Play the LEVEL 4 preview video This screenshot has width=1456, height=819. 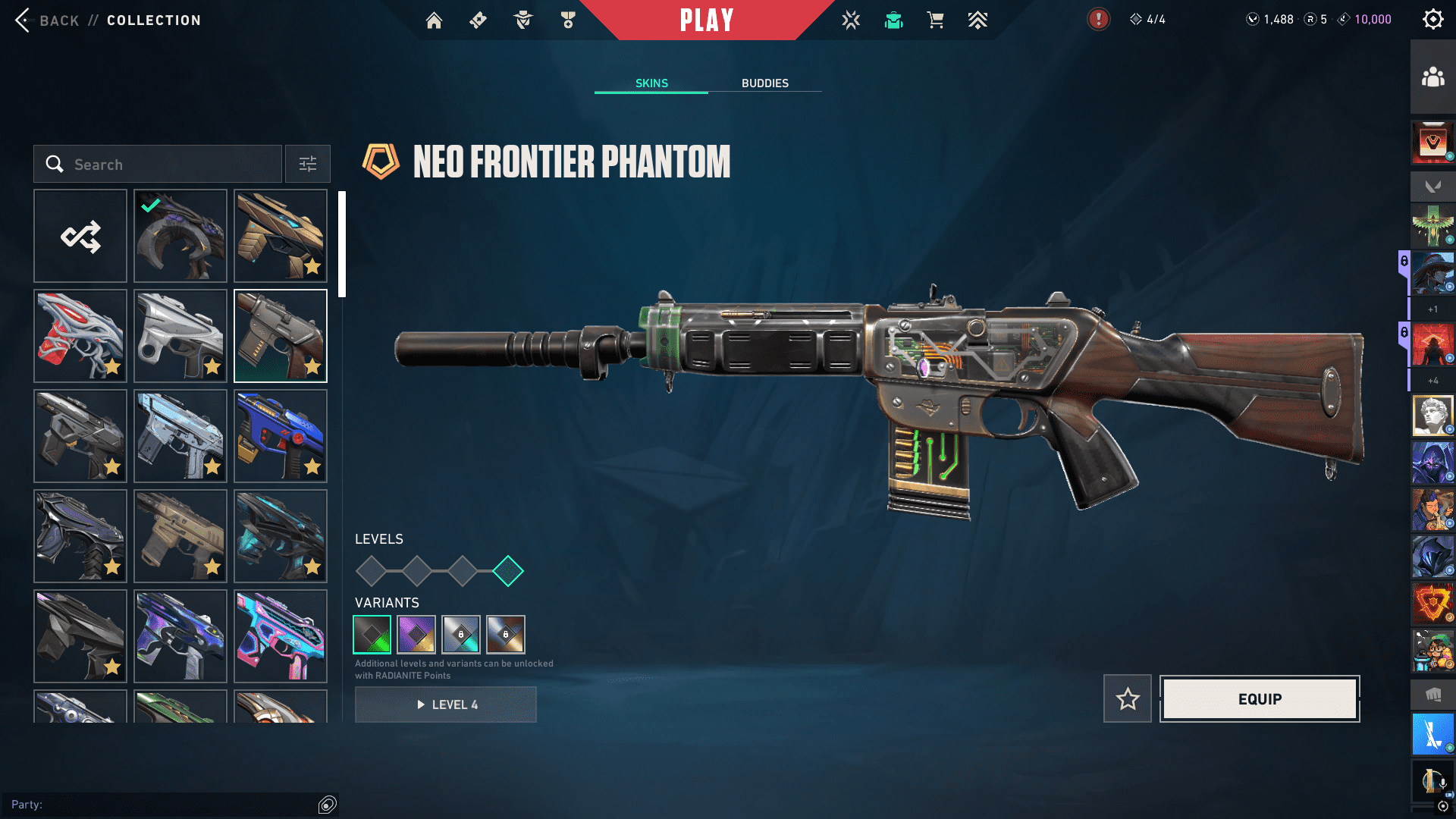click(x=446, y=704)
